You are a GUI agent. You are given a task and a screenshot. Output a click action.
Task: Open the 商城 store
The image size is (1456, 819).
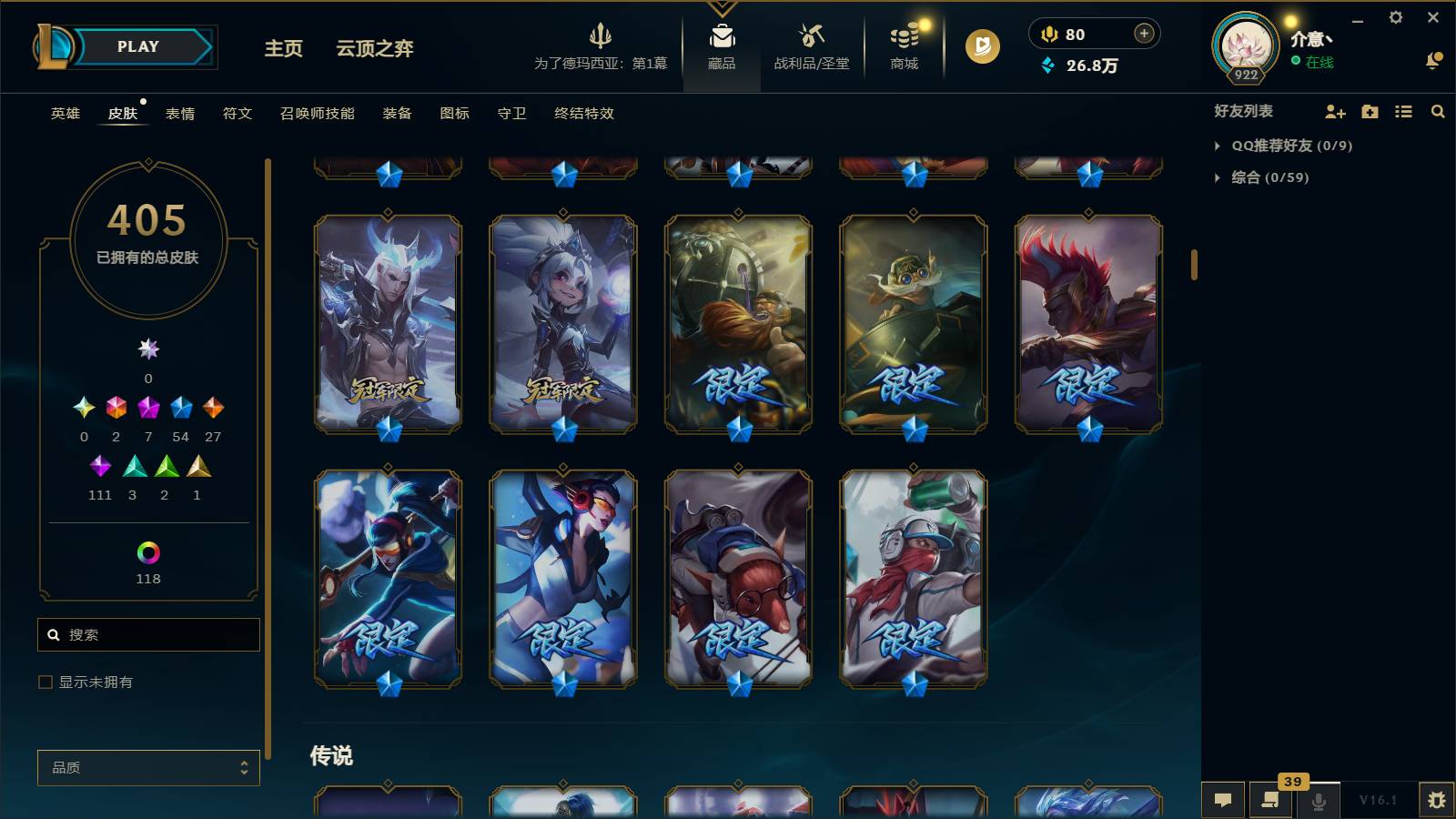902,47
